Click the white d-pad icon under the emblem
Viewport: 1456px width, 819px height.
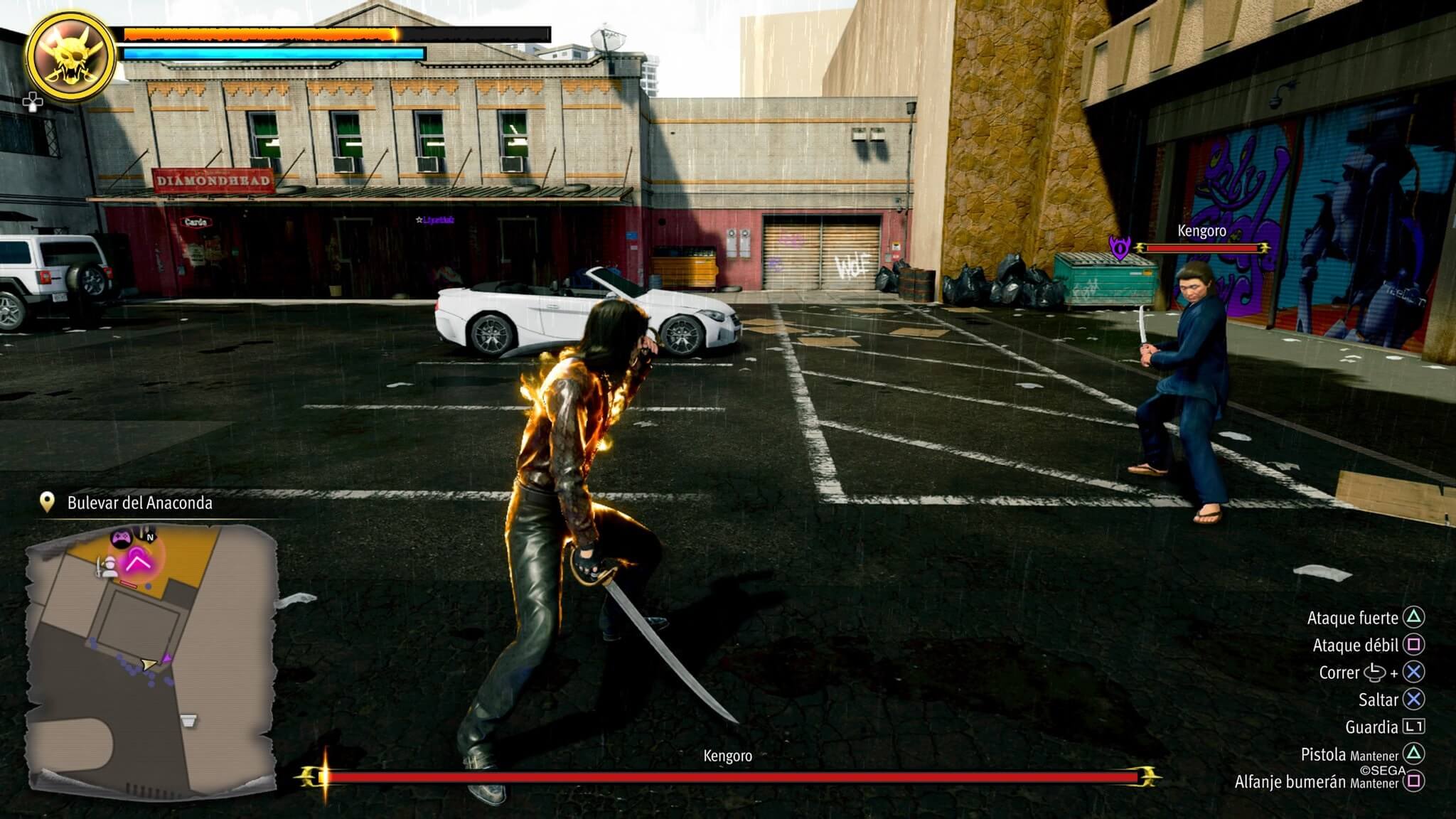(x=32, y=102)
